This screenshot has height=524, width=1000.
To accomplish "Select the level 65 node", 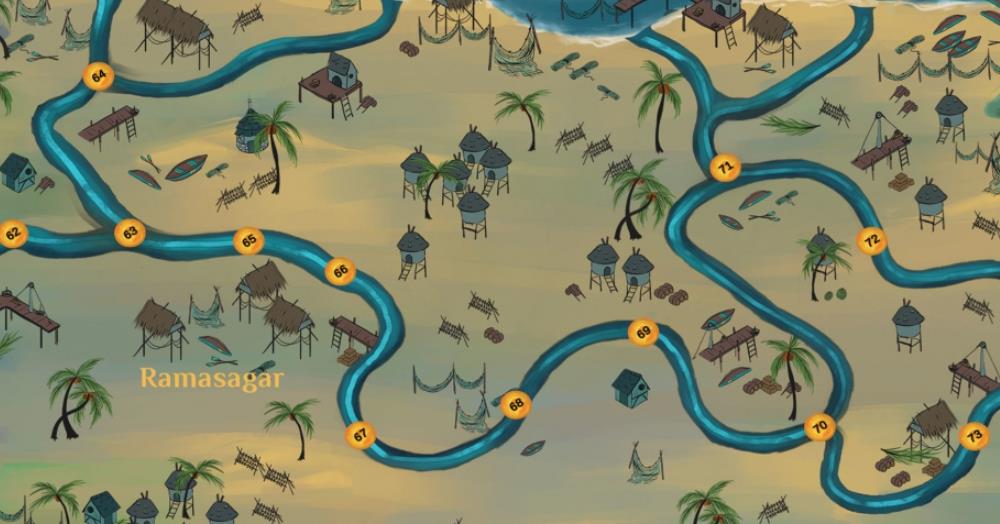I will pyautogui.click(x=249, y=241).
